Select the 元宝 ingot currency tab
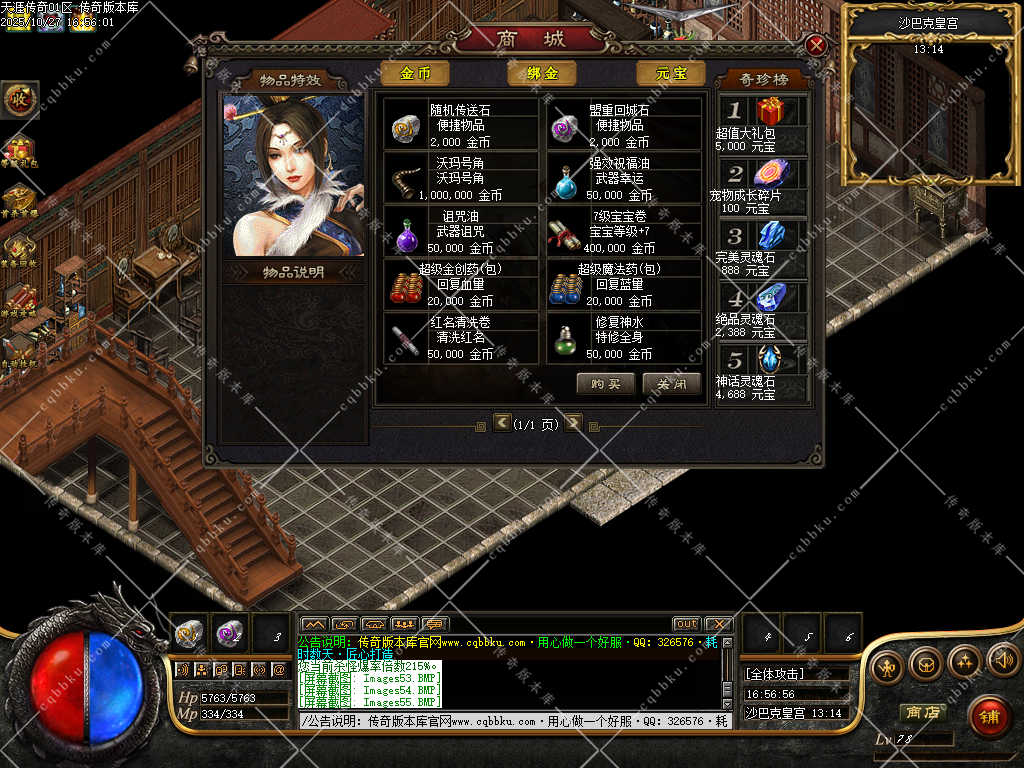 tap(670, 74)
